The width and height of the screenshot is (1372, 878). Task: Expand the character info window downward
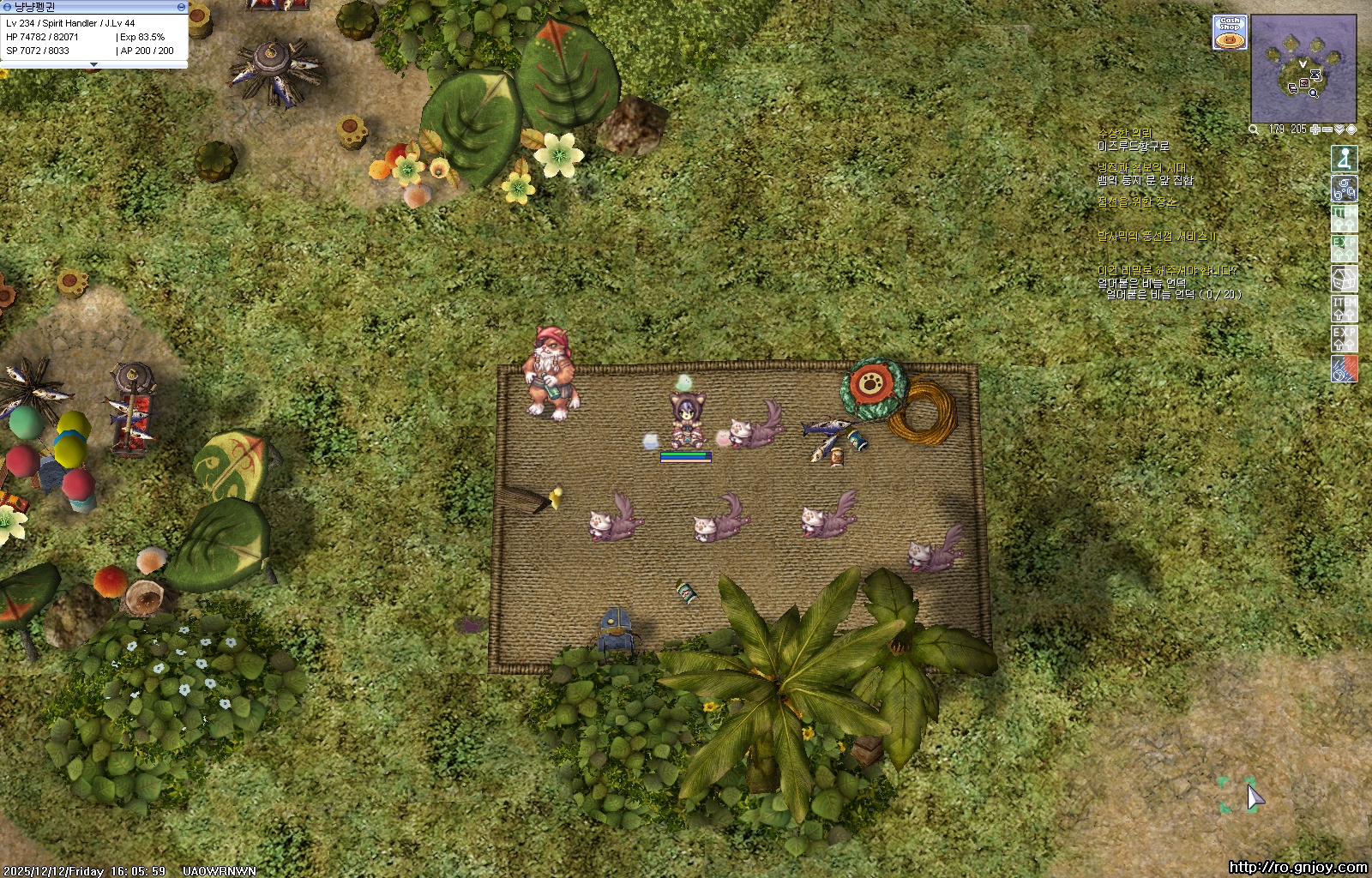(x=93, y=65)
